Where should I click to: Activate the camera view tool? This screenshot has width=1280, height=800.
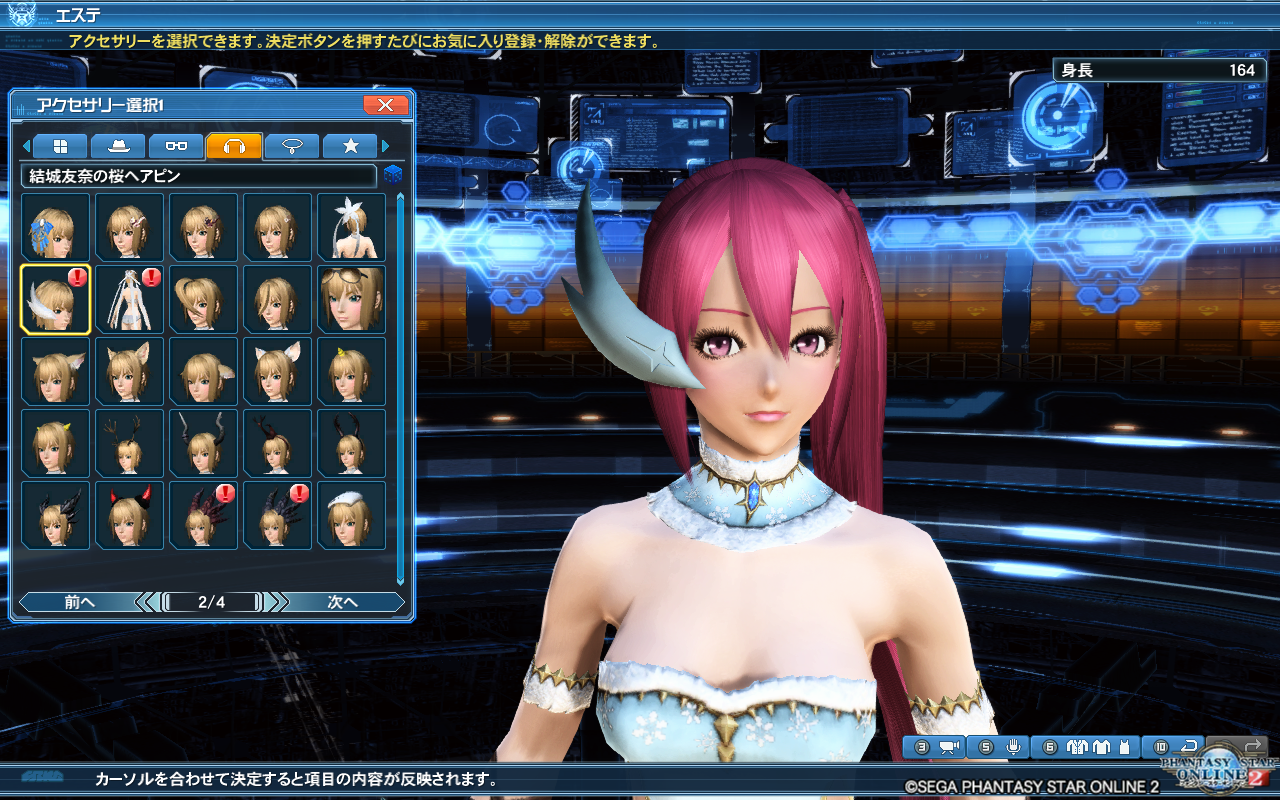coord(948,746)
